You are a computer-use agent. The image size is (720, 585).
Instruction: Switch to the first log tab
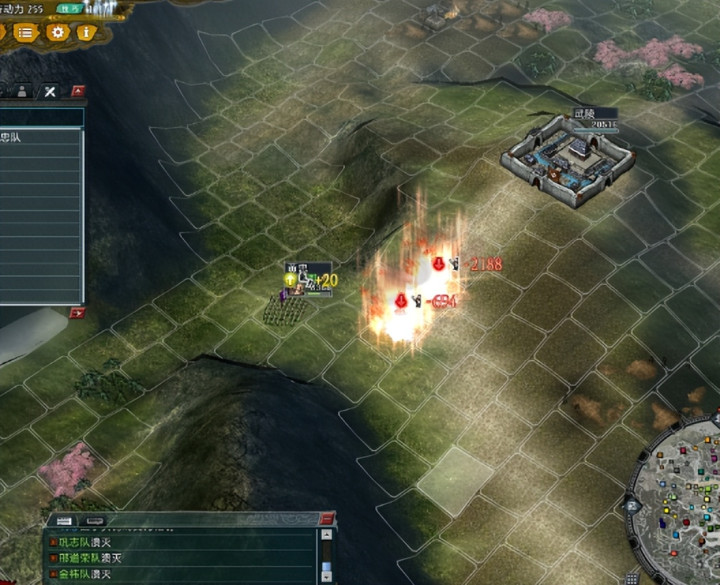point(64,521)
